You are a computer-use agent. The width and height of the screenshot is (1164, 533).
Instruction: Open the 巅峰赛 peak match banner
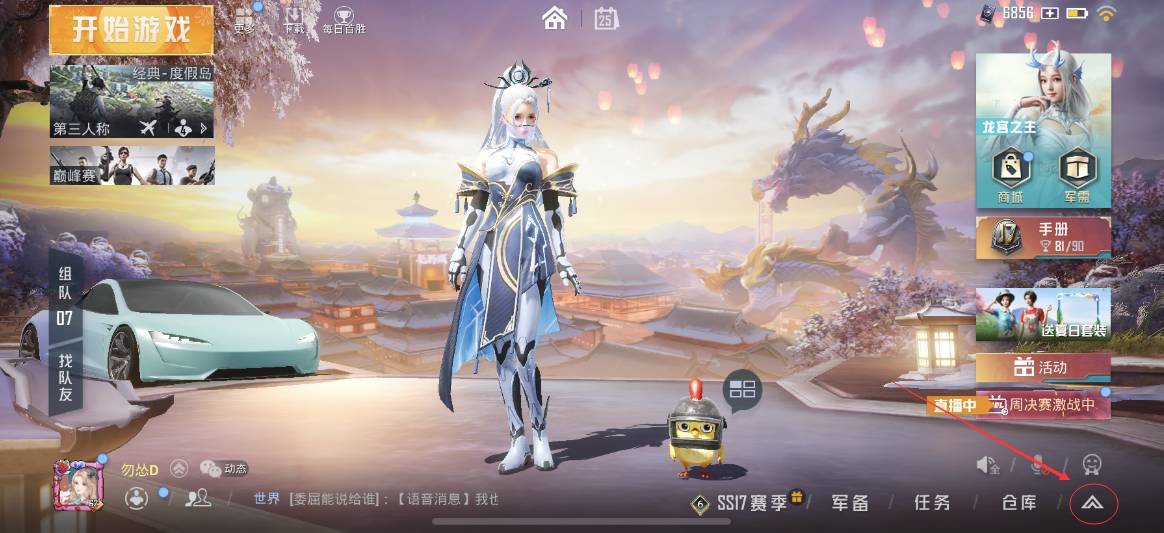click(131, 166)
